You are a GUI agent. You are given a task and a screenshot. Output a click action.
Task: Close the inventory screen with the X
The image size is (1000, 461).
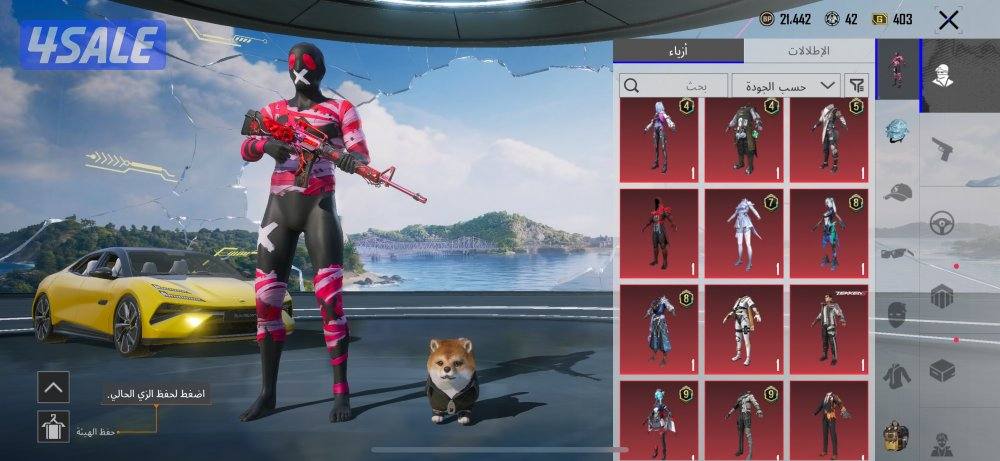948,19
